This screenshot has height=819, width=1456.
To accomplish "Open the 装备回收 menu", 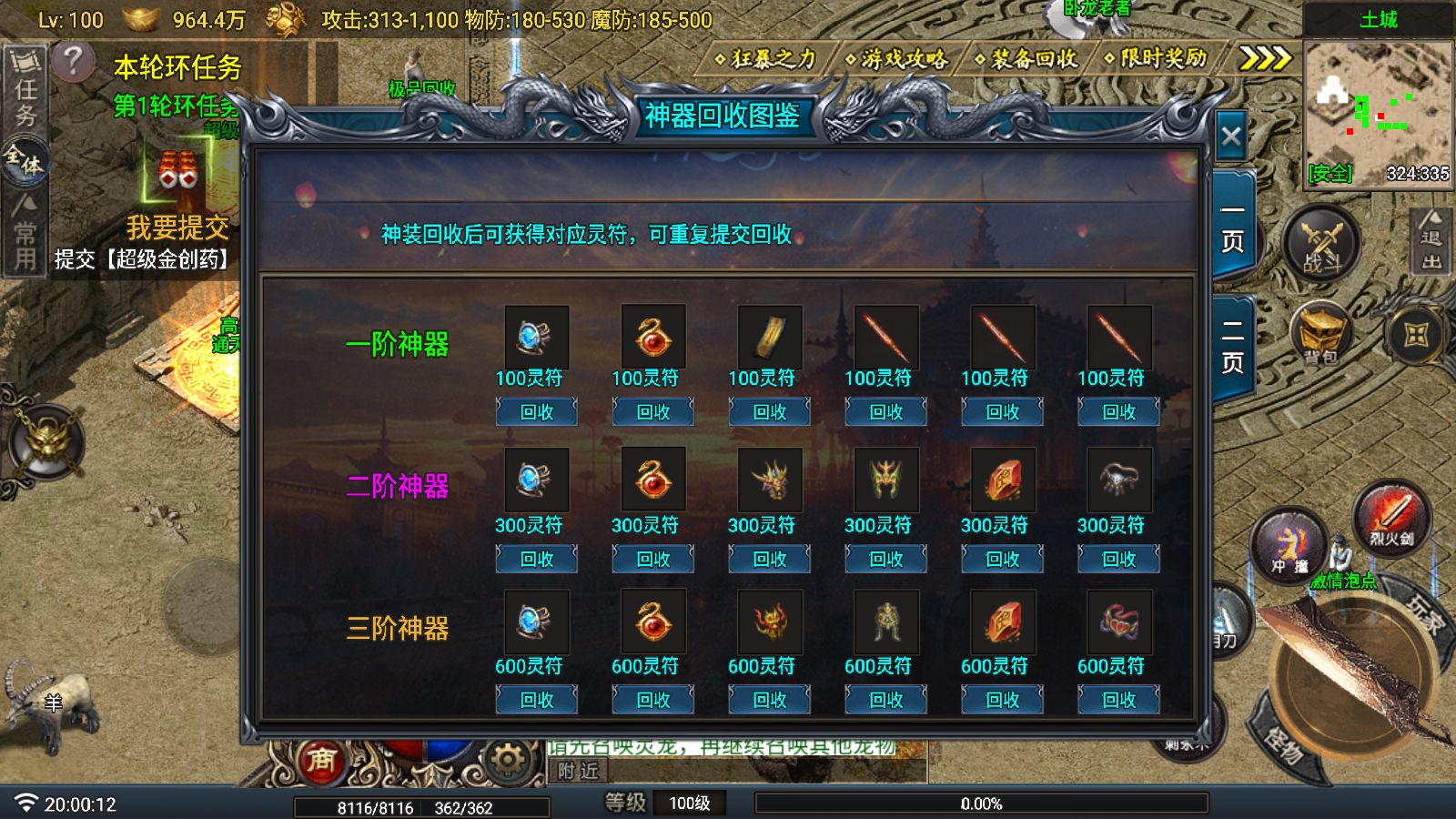I will tap(1026, 59).
